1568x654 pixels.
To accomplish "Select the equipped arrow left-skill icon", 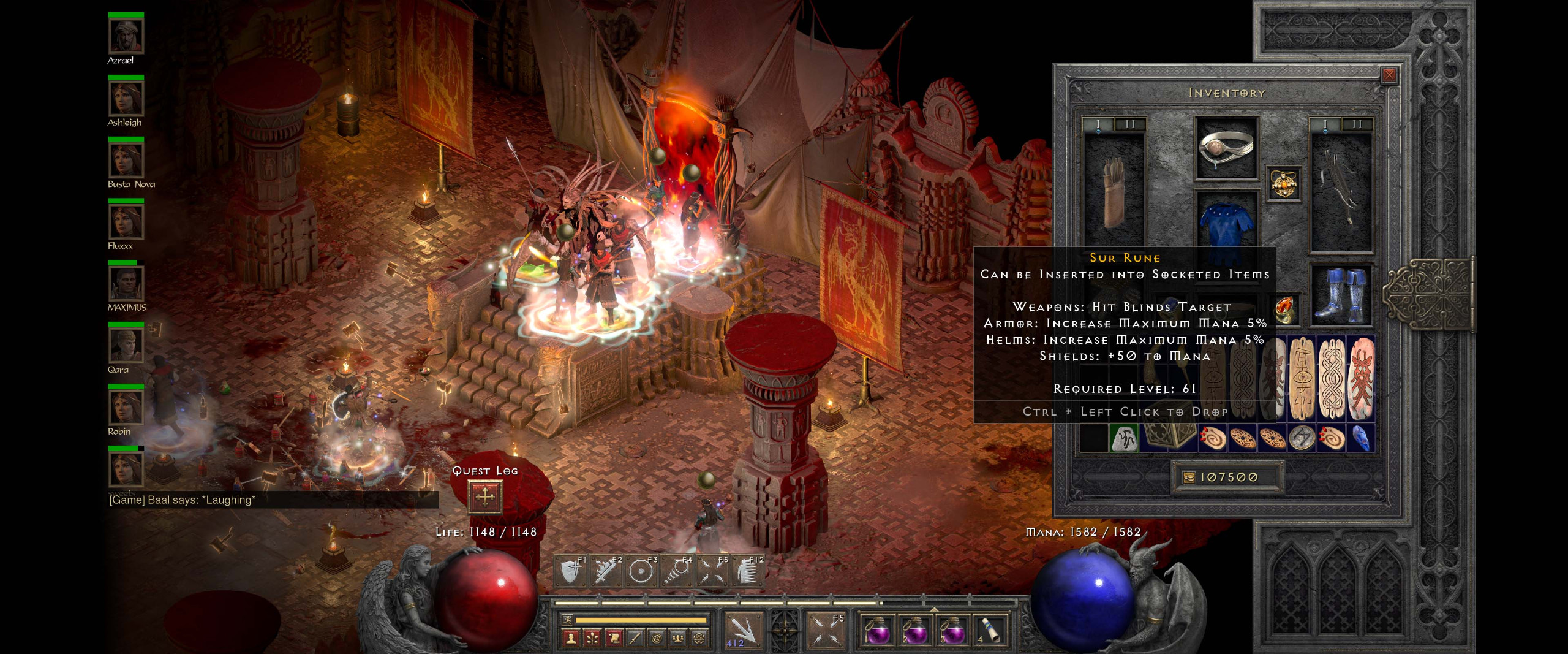I will tap(745, 629).
